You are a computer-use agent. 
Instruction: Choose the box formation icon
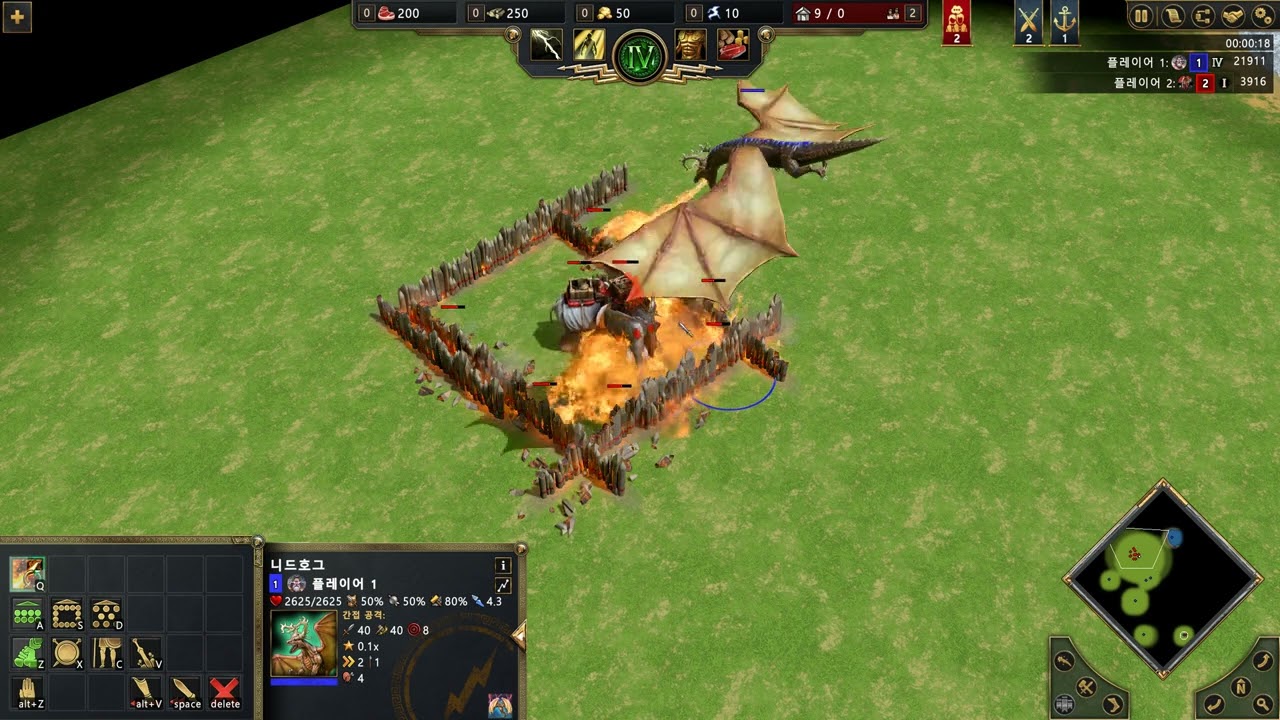click(67, 614)
